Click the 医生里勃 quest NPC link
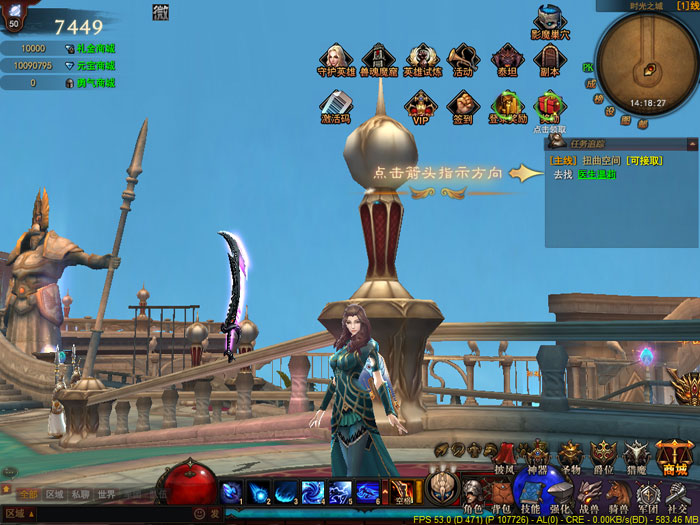This screenshot has height=525, width=700. (x=597, y=174)
